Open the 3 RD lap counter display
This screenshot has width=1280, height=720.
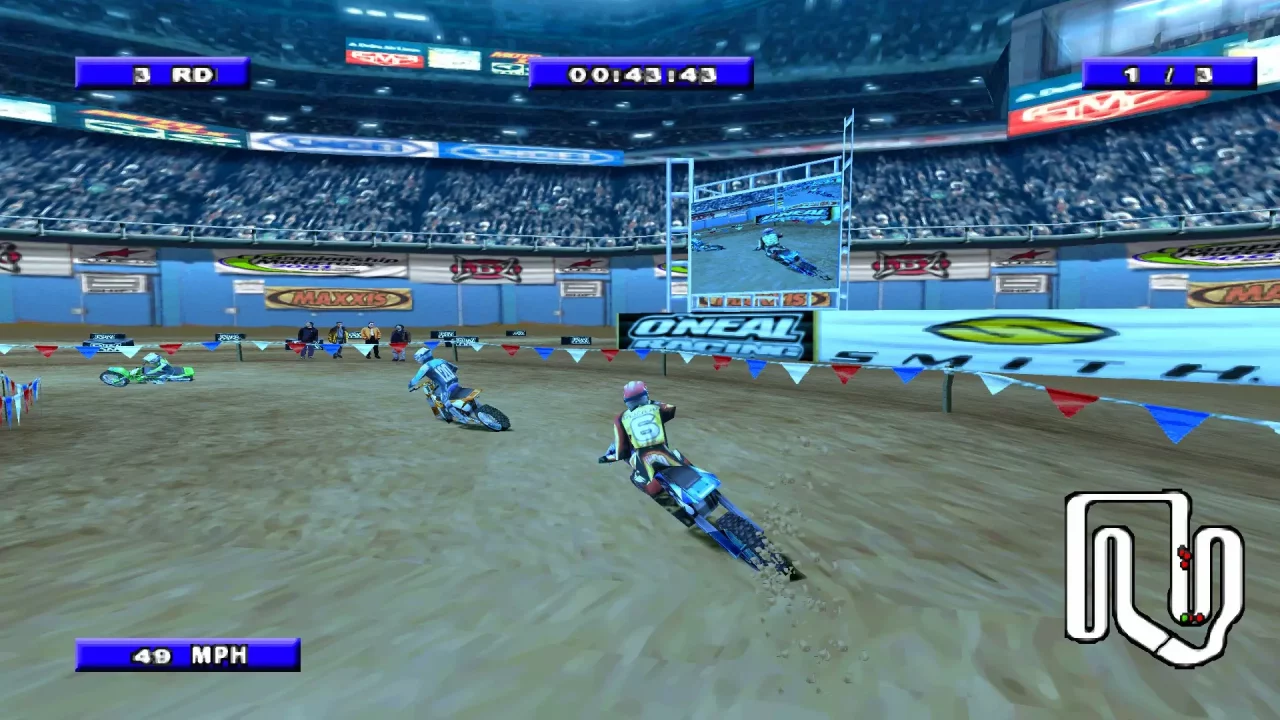(x=163, y=73)
